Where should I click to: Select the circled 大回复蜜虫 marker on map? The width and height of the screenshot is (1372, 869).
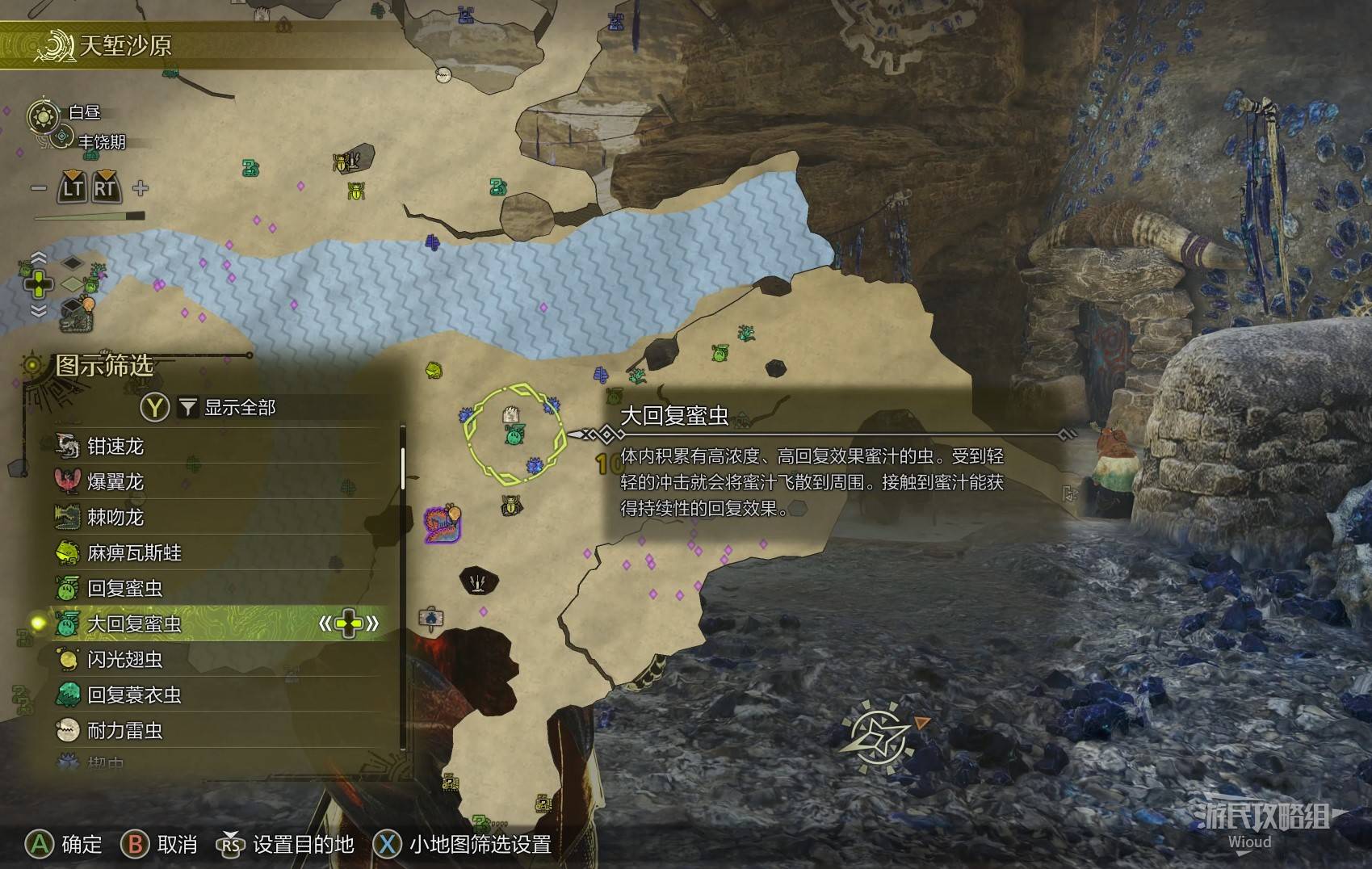click(x=514, y=435)
